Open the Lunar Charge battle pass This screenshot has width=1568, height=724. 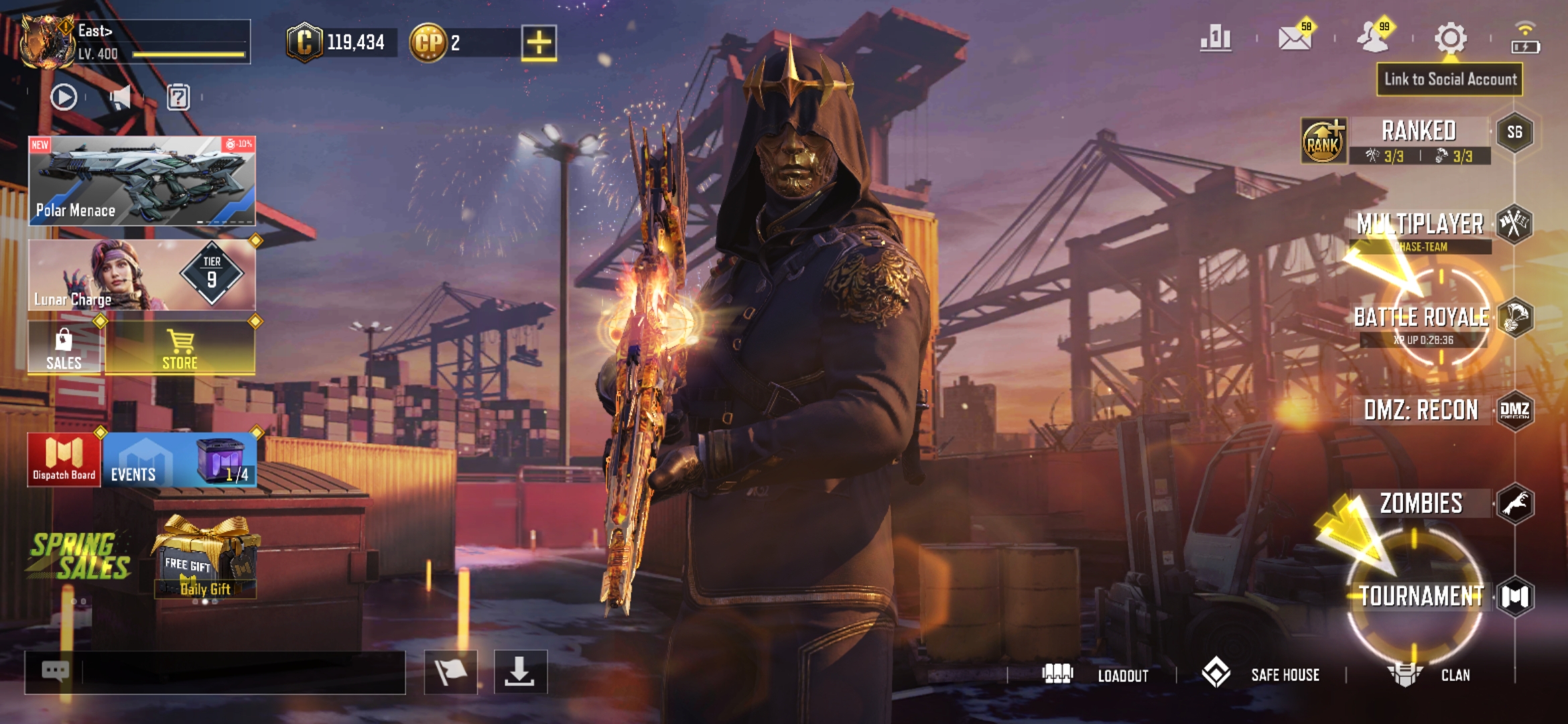[141, 275]
